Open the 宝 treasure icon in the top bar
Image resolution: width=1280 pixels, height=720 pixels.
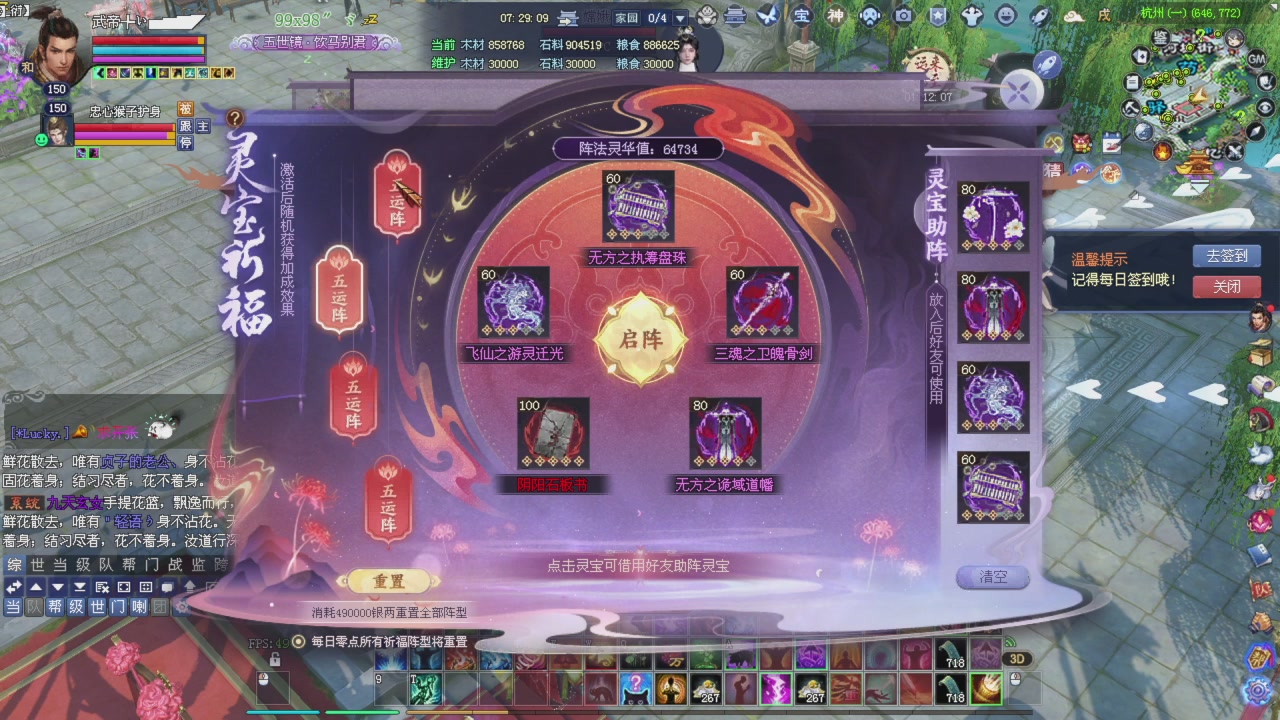(804, 15)
